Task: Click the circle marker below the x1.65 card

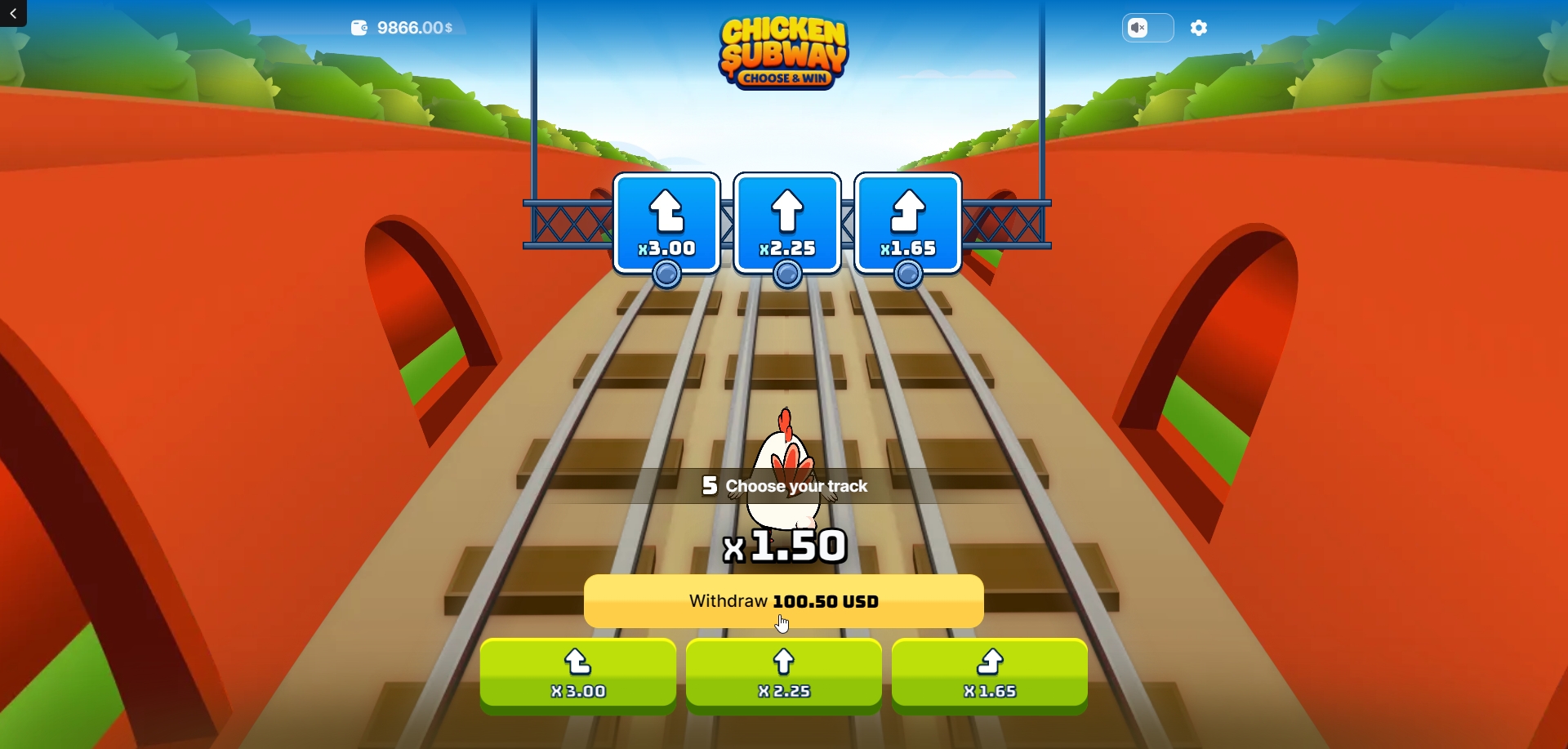Action: pyautogui.click(x=907, y=275)
